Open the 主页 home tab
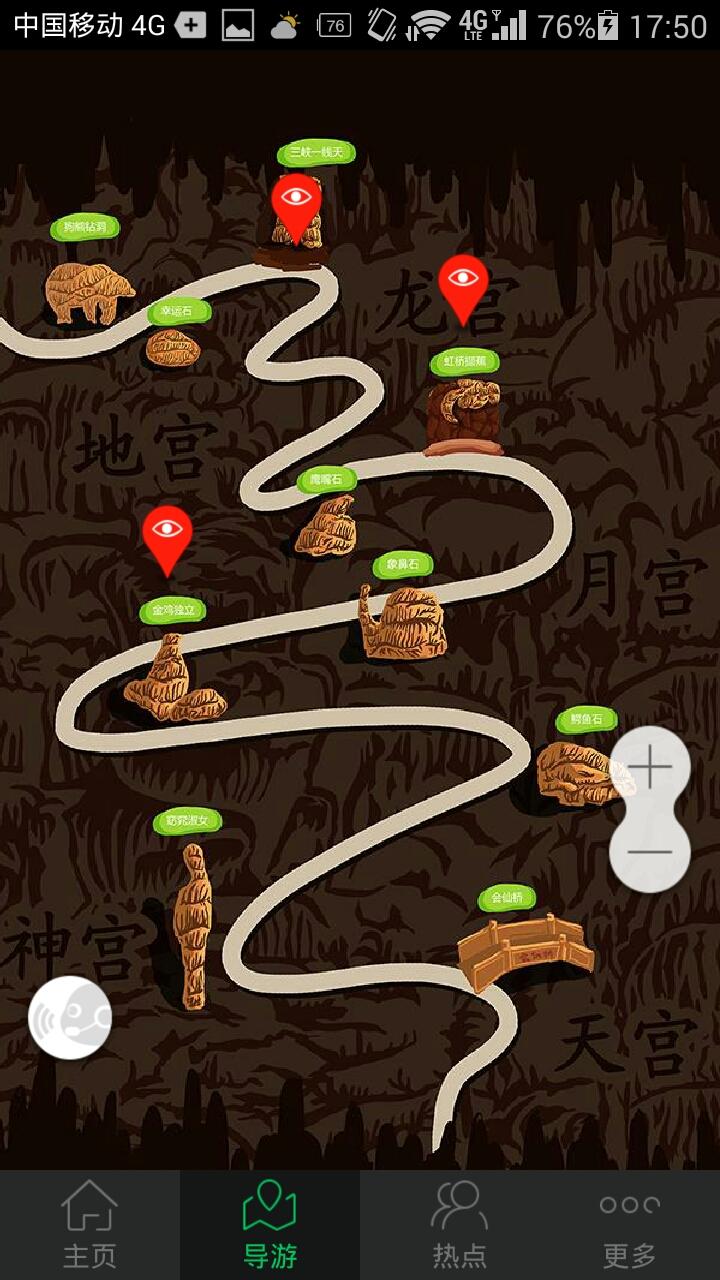Screen dimensions: 720x1280 (x=90, y=1225)
